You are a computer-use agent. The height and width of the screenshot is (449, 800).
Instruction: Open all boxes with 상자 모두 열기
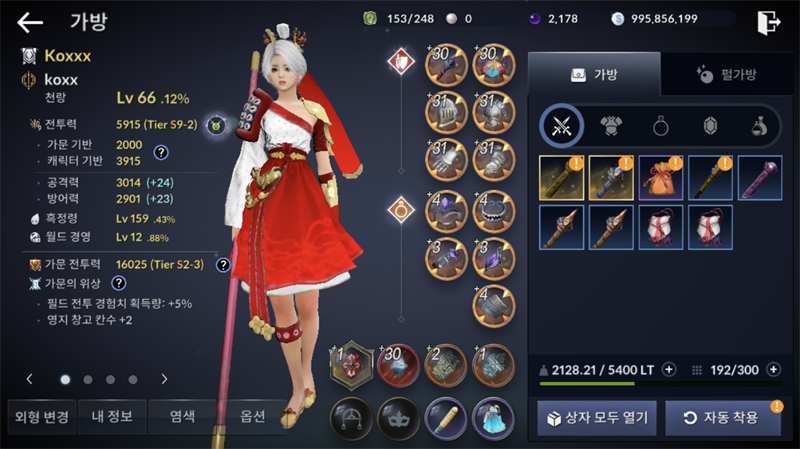coord(597,417)
